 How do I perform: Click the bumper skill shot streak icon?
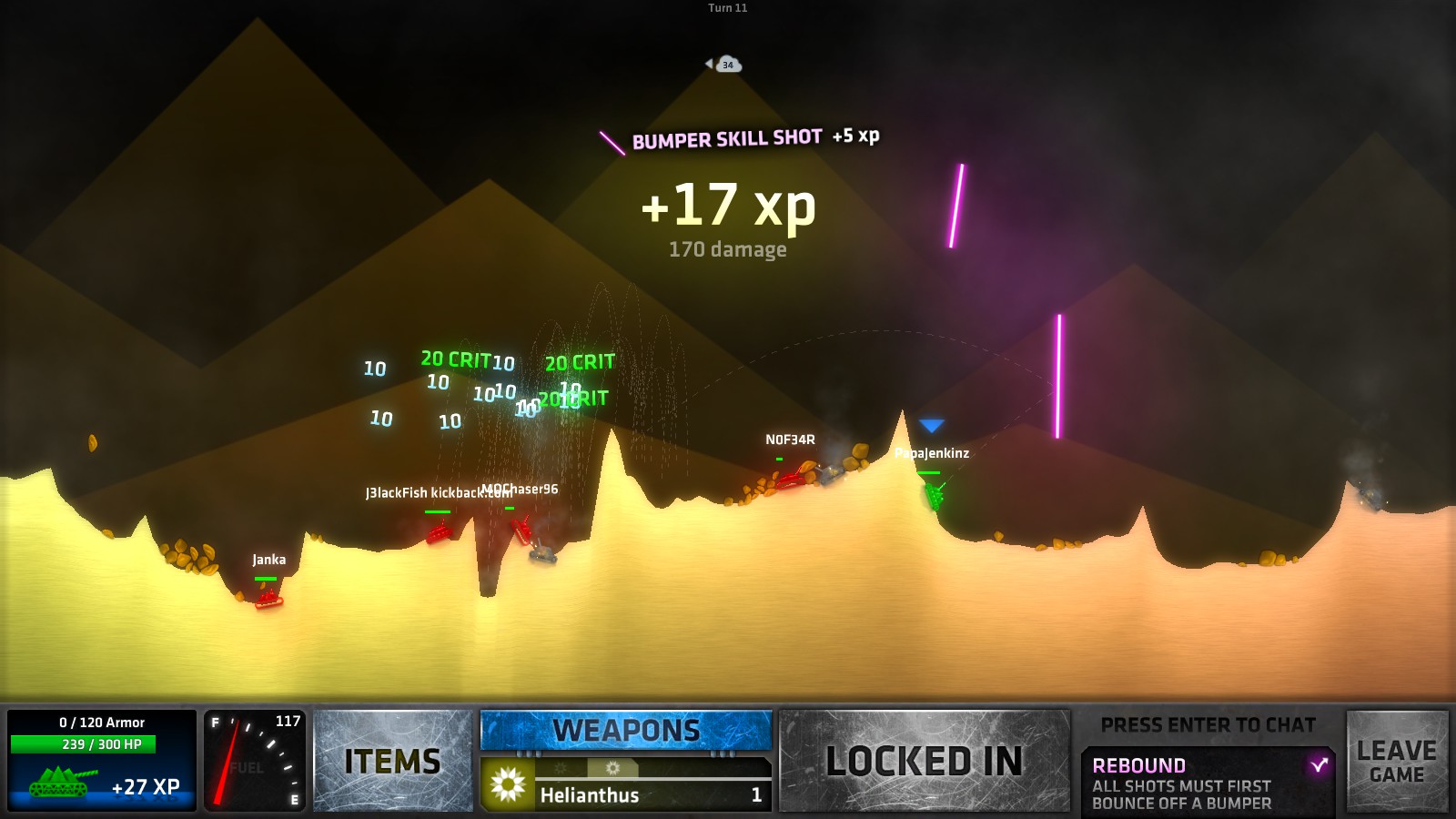pos(610,140)
